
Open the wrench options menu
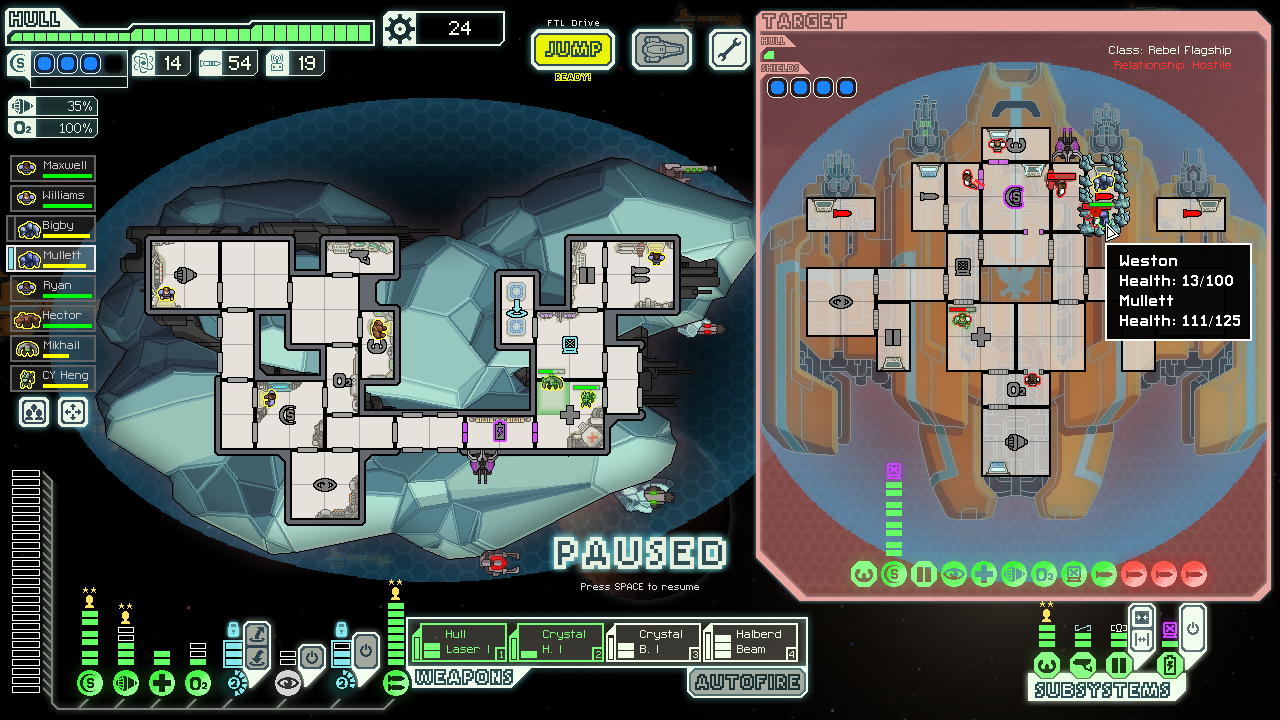729,49
